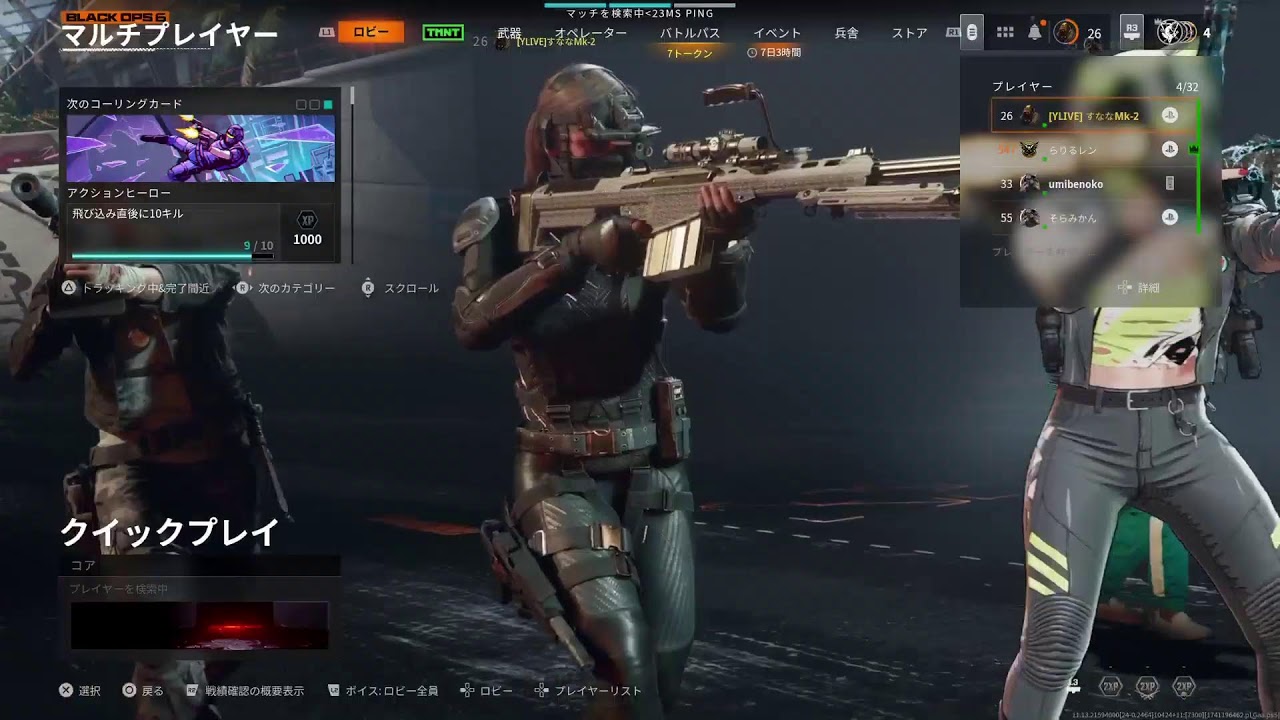
Task: Click the crown icon next to らりるレン
Action: pyautogui.click(x=1194, y=148)
